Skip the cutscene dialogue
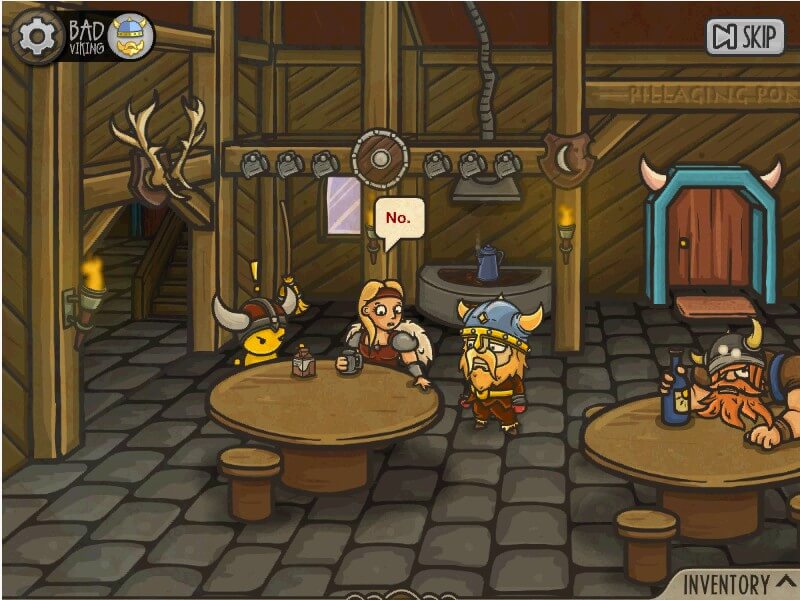Image resolution: width=800 pixels, height=600 pixels. coord(745,37)
